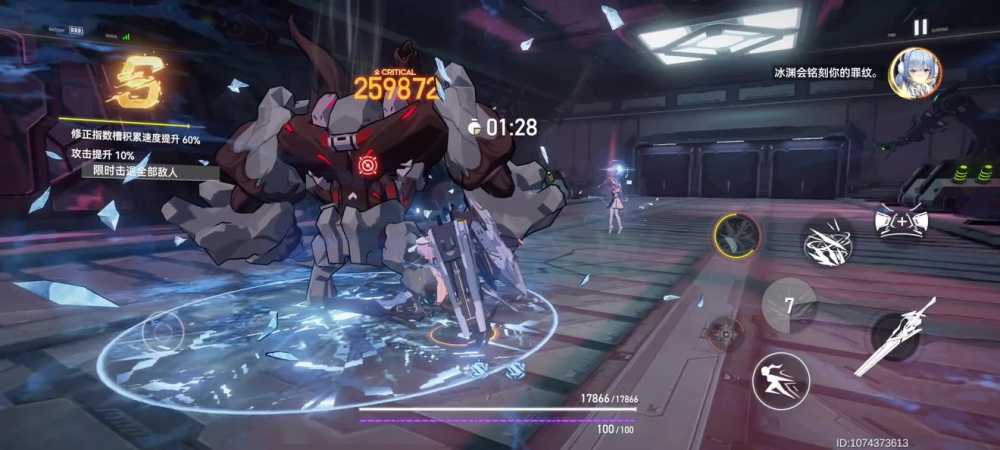Touch the virtual movement joystick

163,329
